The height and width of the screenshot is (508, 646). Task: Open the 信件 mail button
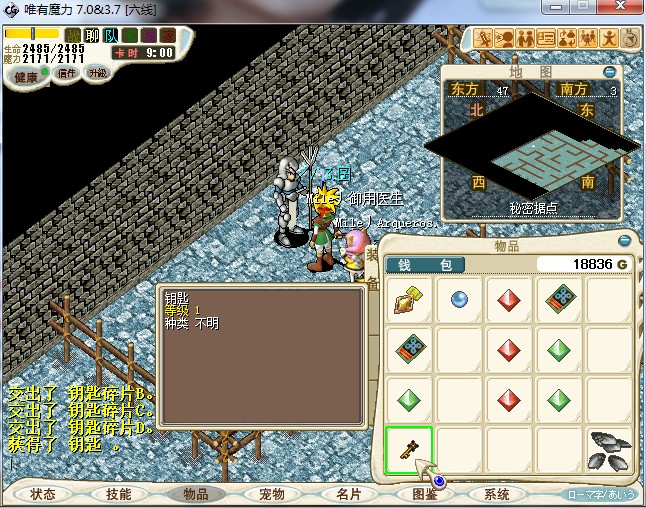pos(67,73)
